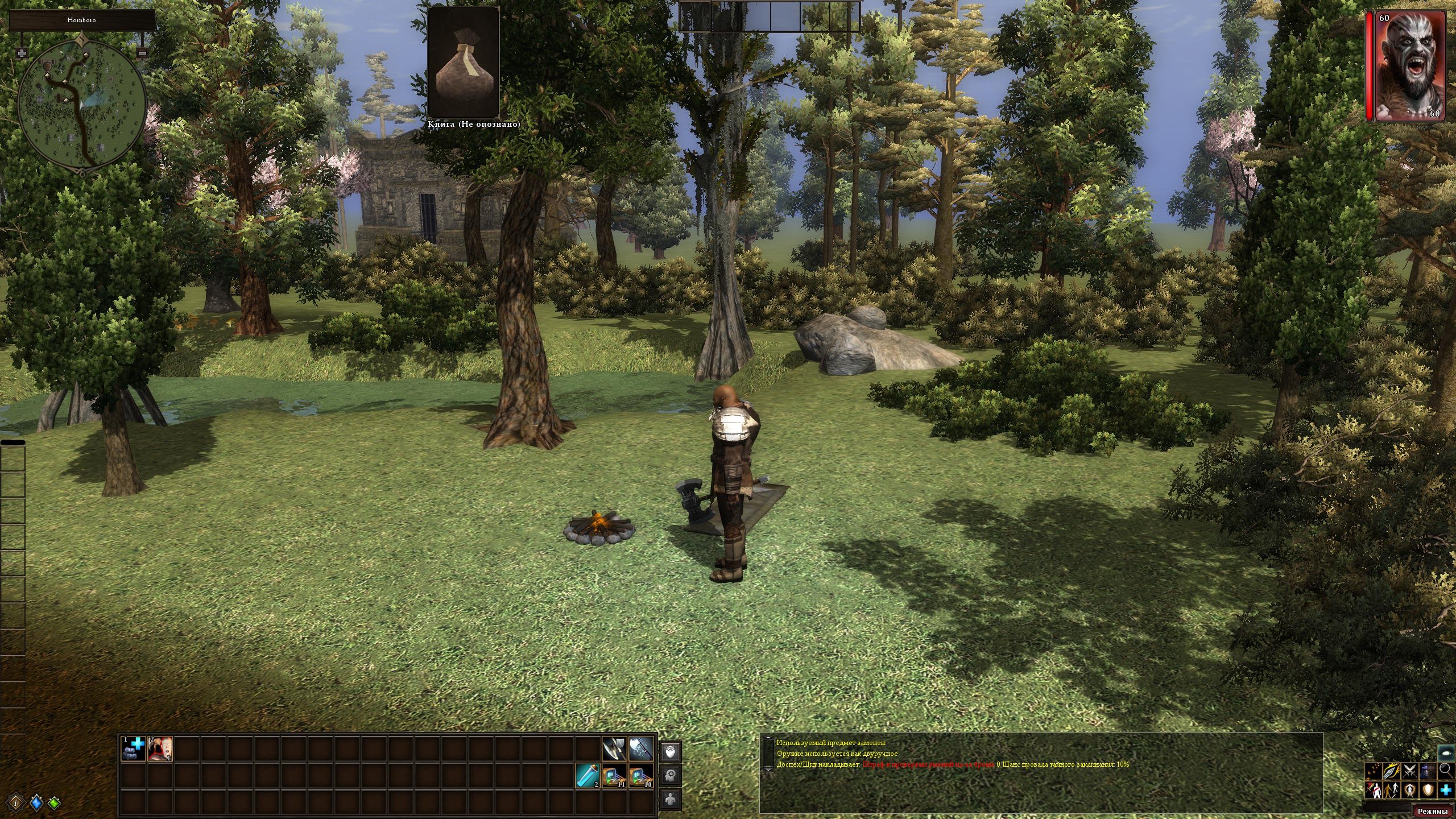This screenshot has height=819, width=1456.
Task: Select the screaming character portrait
Action: tap(1411, 66)
